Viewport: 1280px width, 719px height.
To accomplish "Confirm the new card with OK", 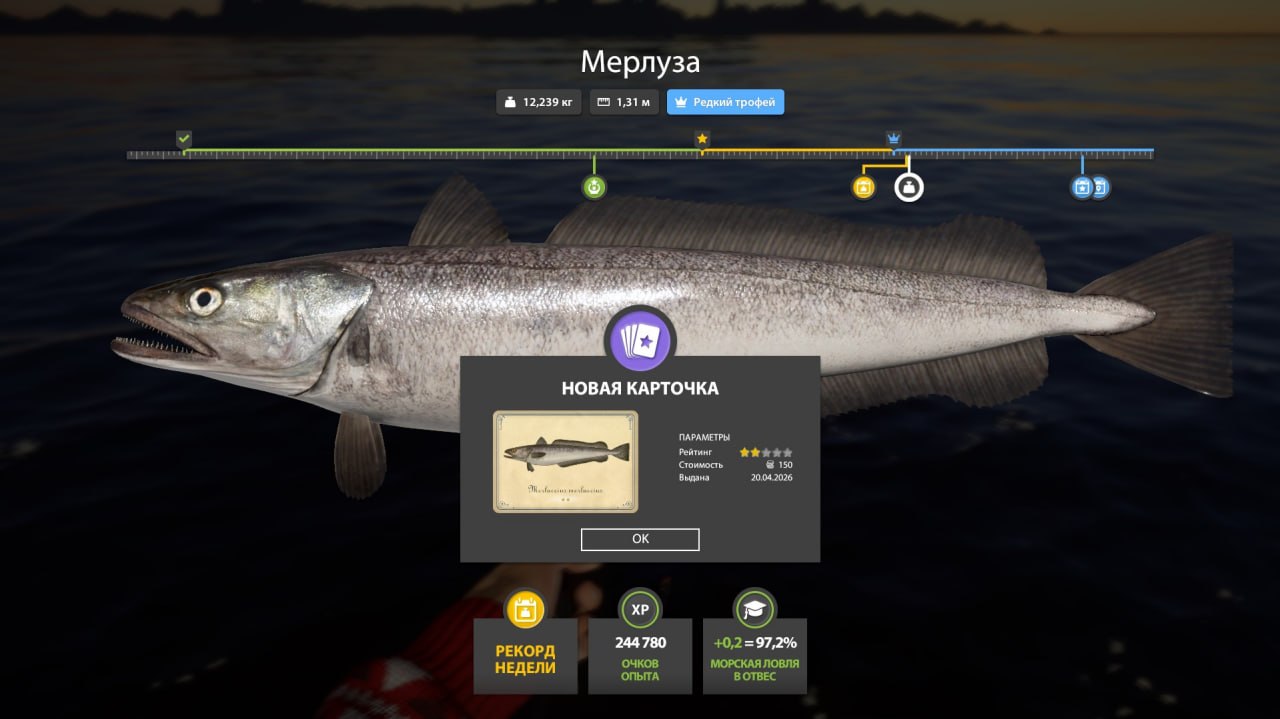I will pos(640,539).
